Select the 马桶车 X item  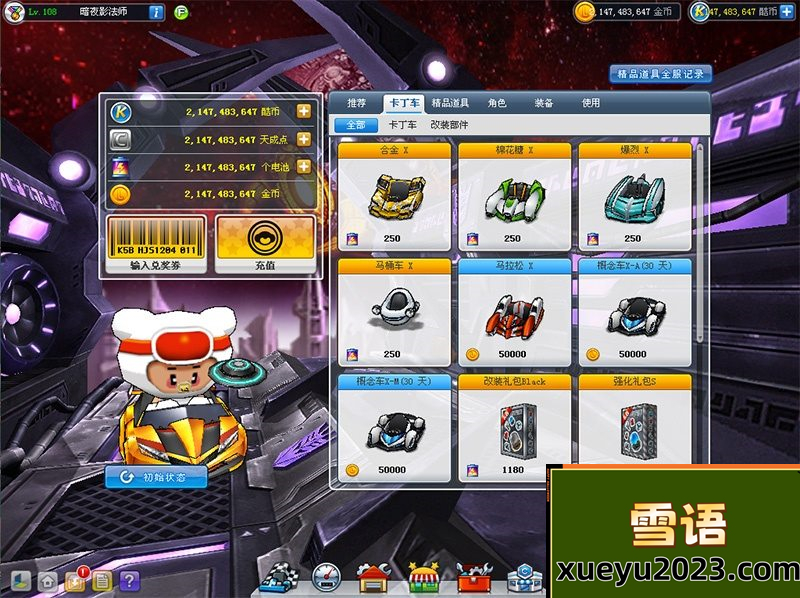click(393, 312)
